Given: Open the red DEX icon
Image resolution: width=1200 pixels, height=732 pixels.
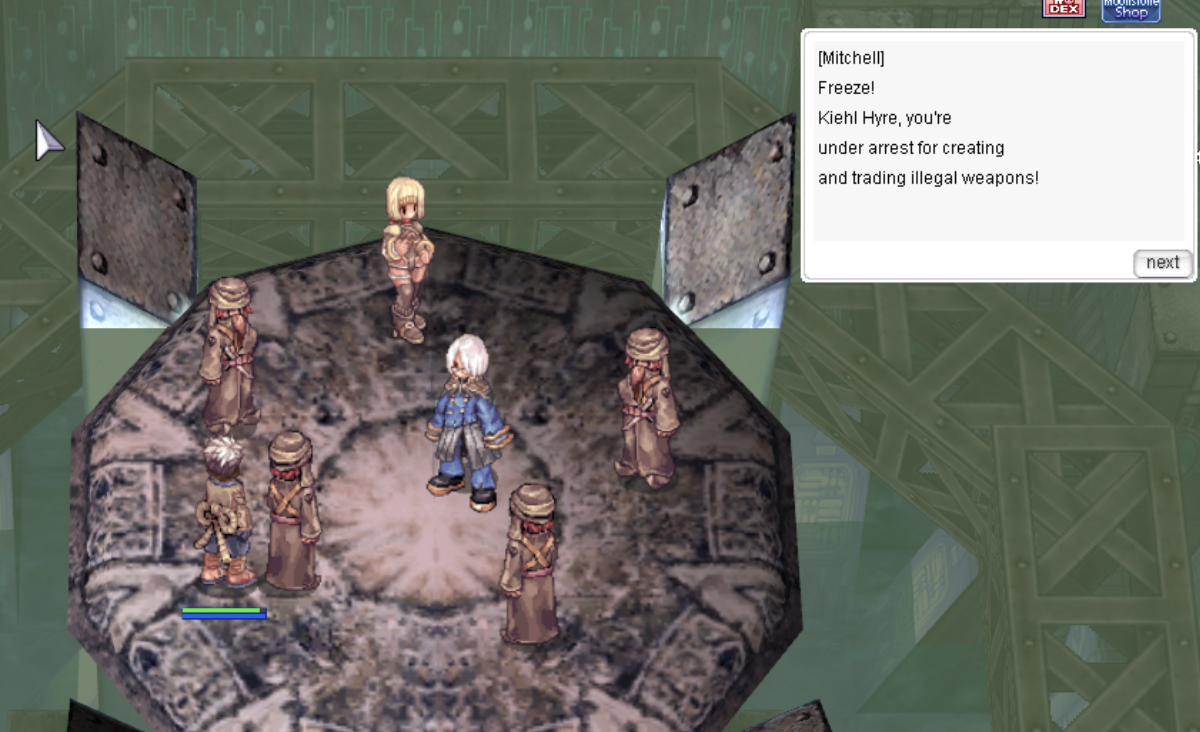Looking at the screenshot, I should [1063, 8].
